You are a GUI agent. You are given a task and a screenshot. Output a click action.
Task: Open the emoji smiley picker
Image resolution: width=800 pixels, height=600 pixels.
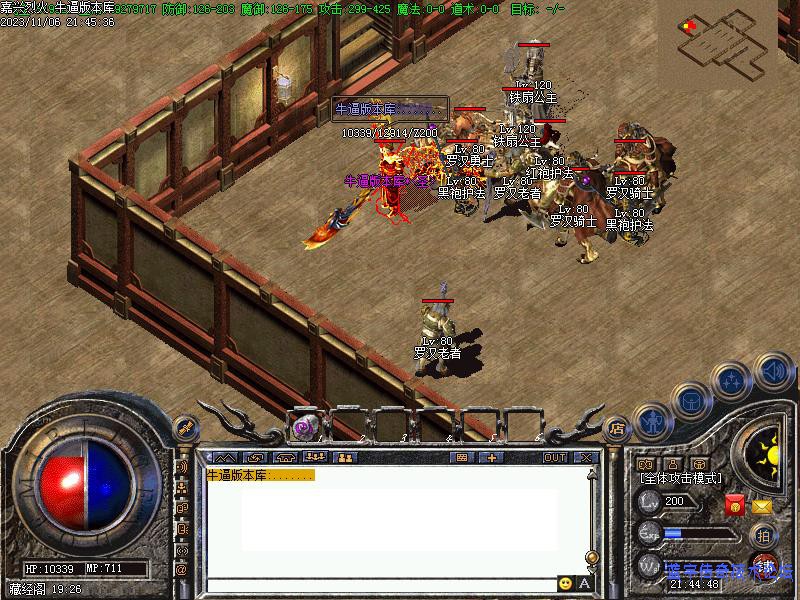click(x=566, y=583)
